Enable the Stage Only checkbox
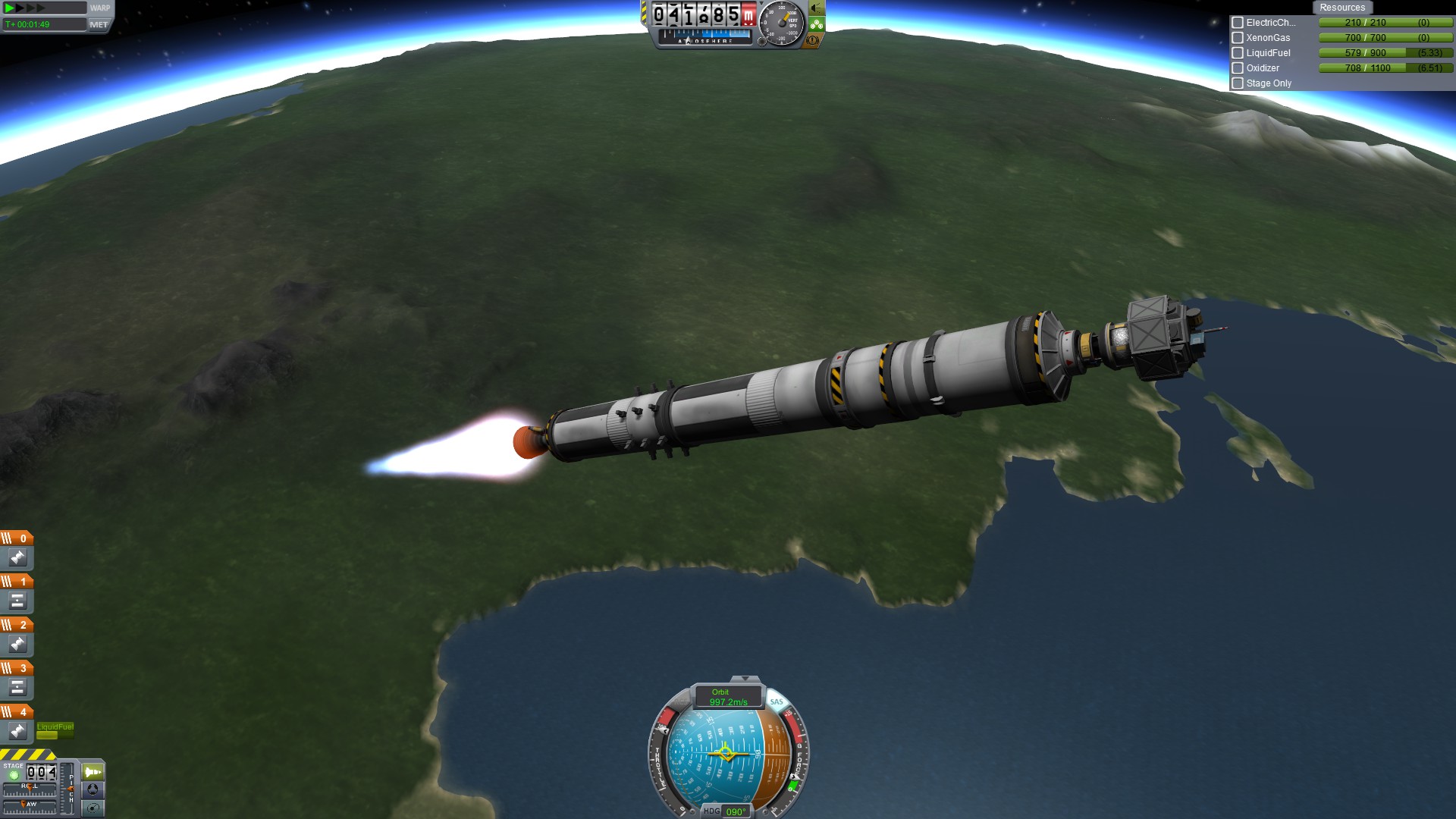 (x=1238, y=83)
